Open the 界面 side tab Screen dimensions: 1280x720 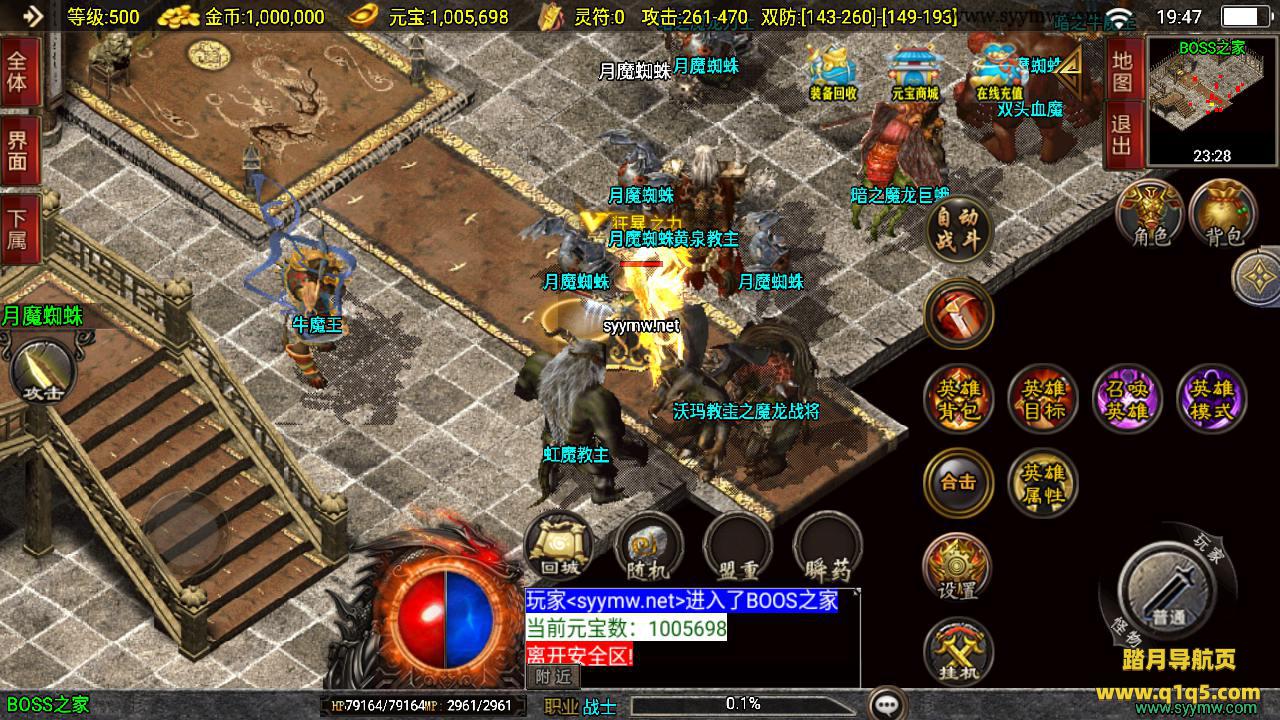(18, 150)
